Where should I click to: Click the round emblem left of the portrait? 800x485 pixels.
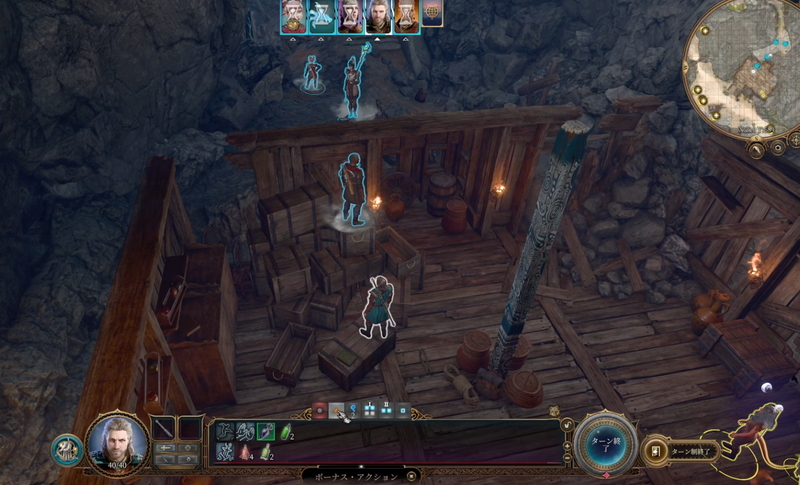pyautogui.click(x=65, y=449)
